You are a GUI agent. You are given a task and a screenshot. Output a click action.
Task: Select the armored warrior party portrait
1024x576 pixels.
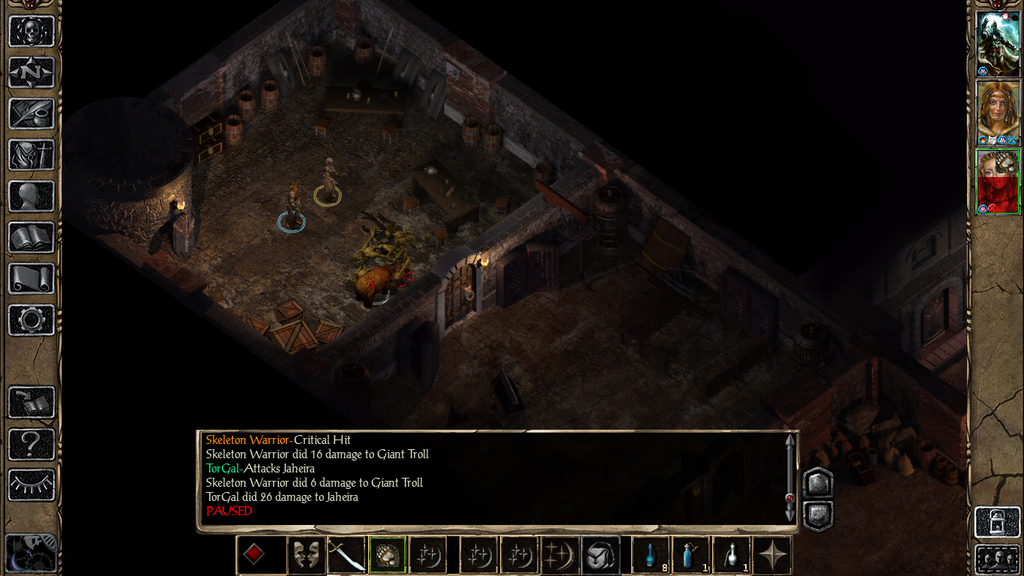coord(998,43)
